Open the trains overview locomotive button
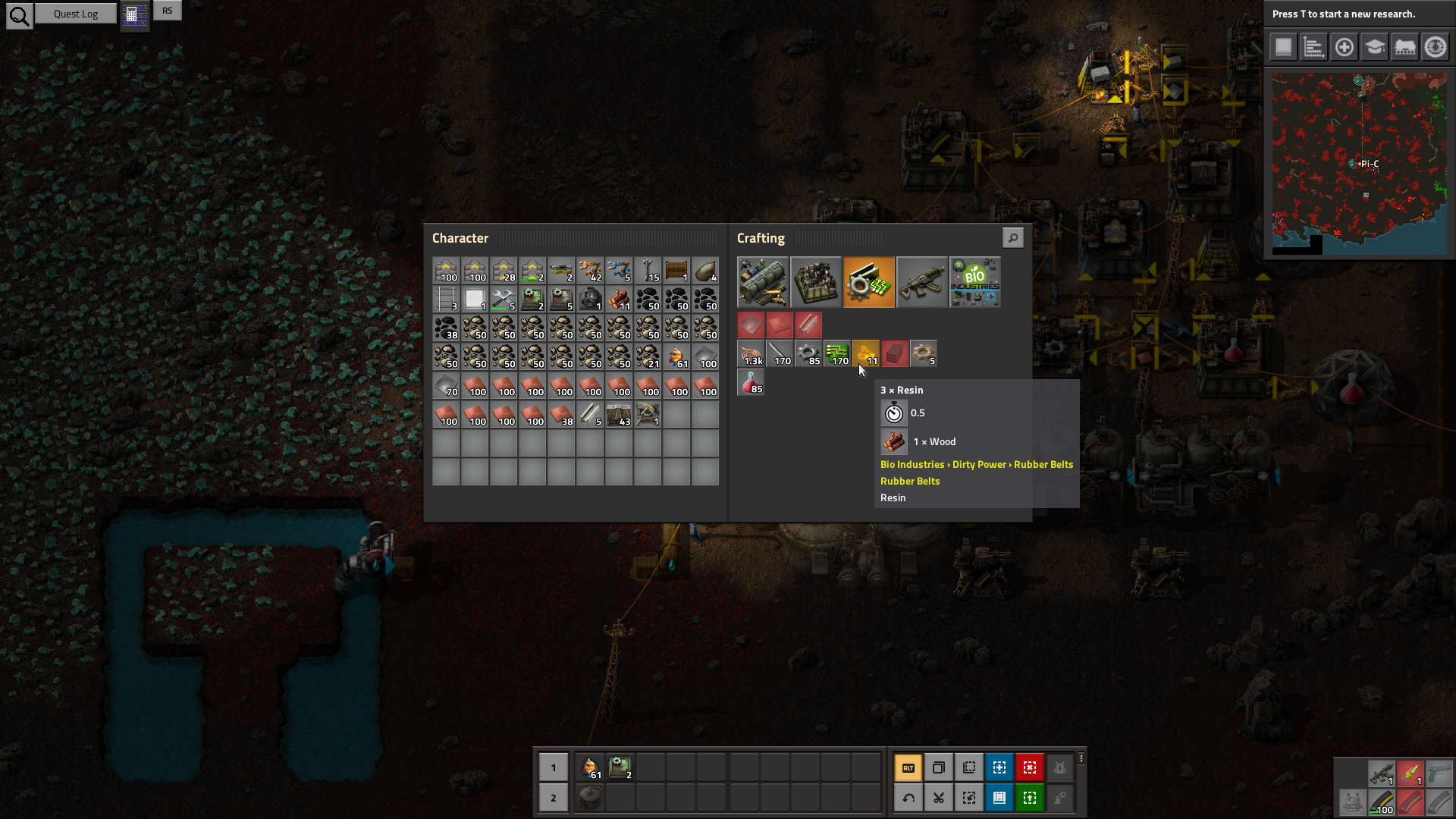This screenshot has height=819, width=1456. point(1404,47)
